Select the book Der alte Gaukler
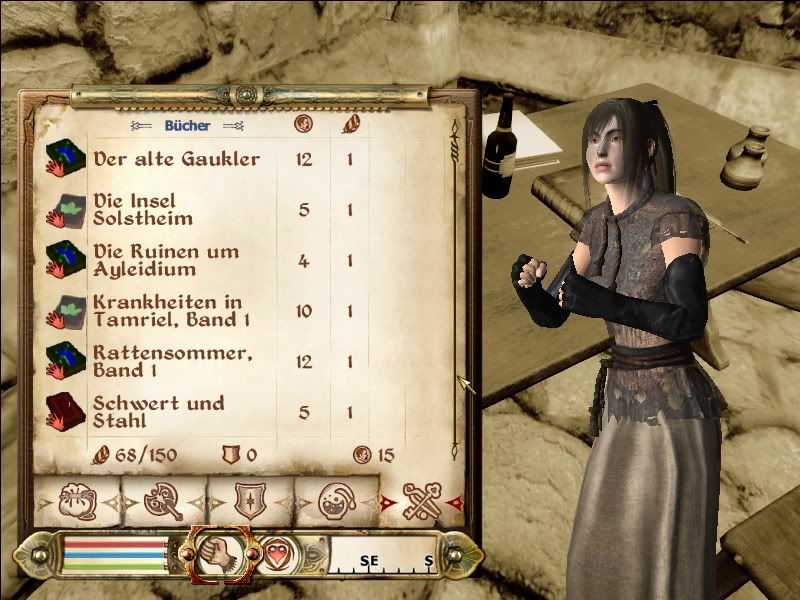Image resolution: width=800 pixels, height=600 pixels. pos(176,159)
